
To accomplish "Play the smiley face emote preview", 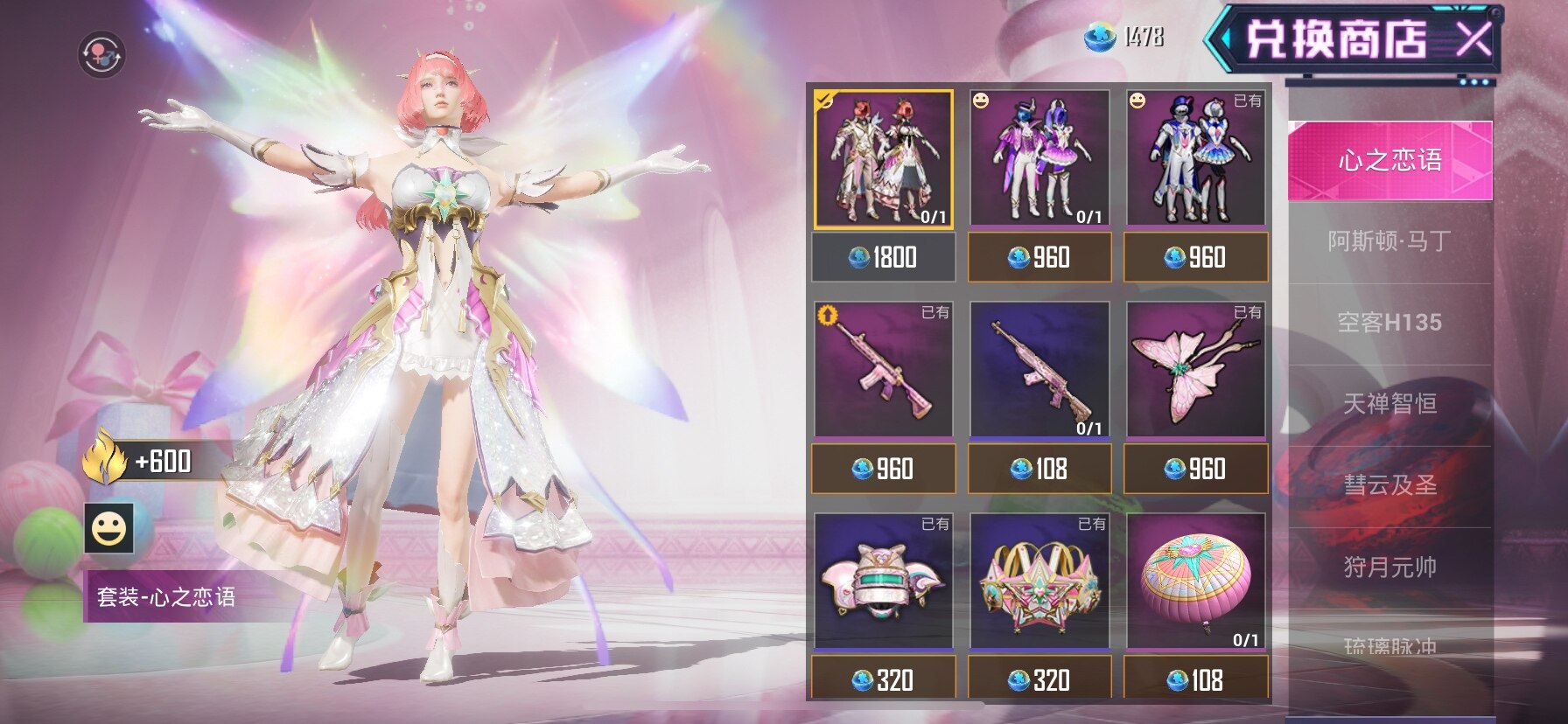I will click(x=109, y=528).
